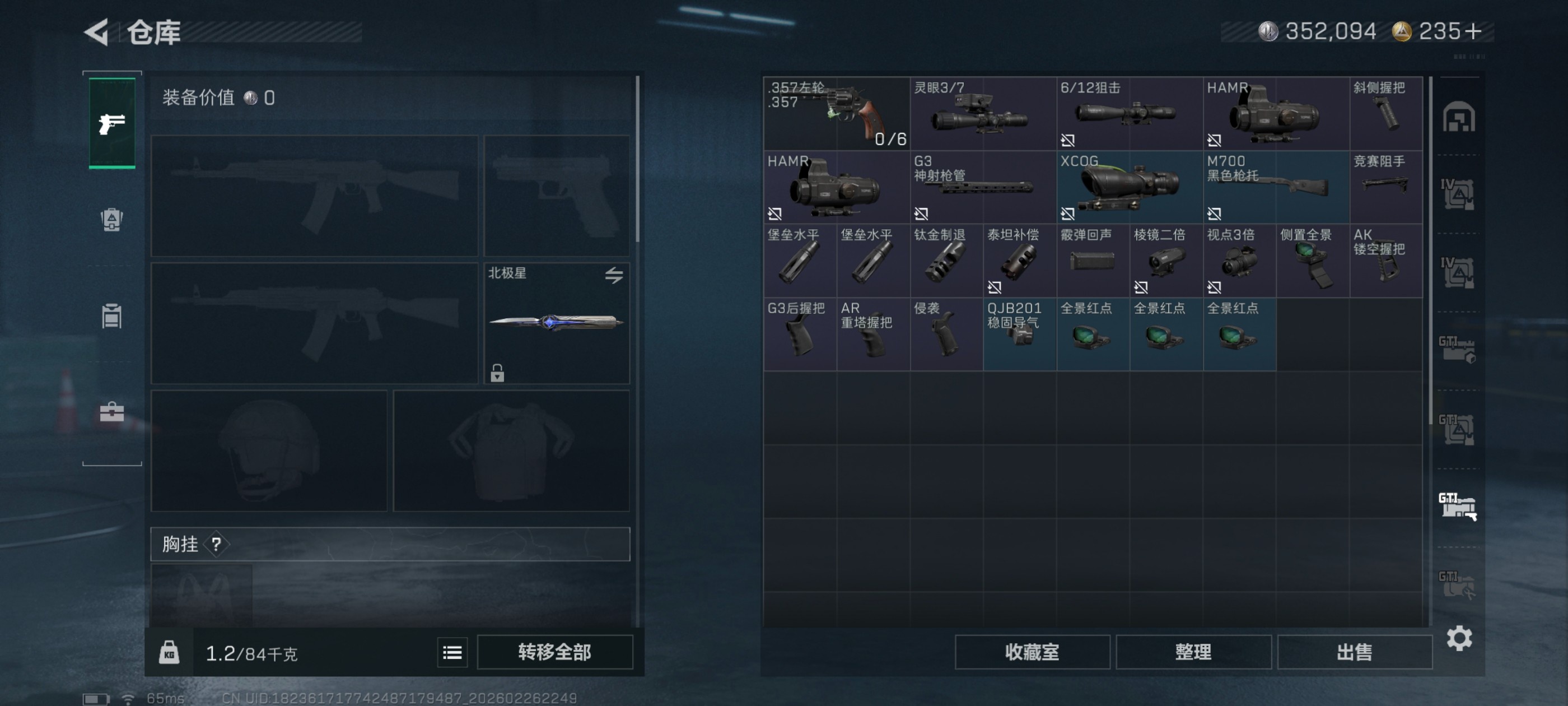Transfer everything with 转移全部
1568x706 pixels.
coord(554,652)
